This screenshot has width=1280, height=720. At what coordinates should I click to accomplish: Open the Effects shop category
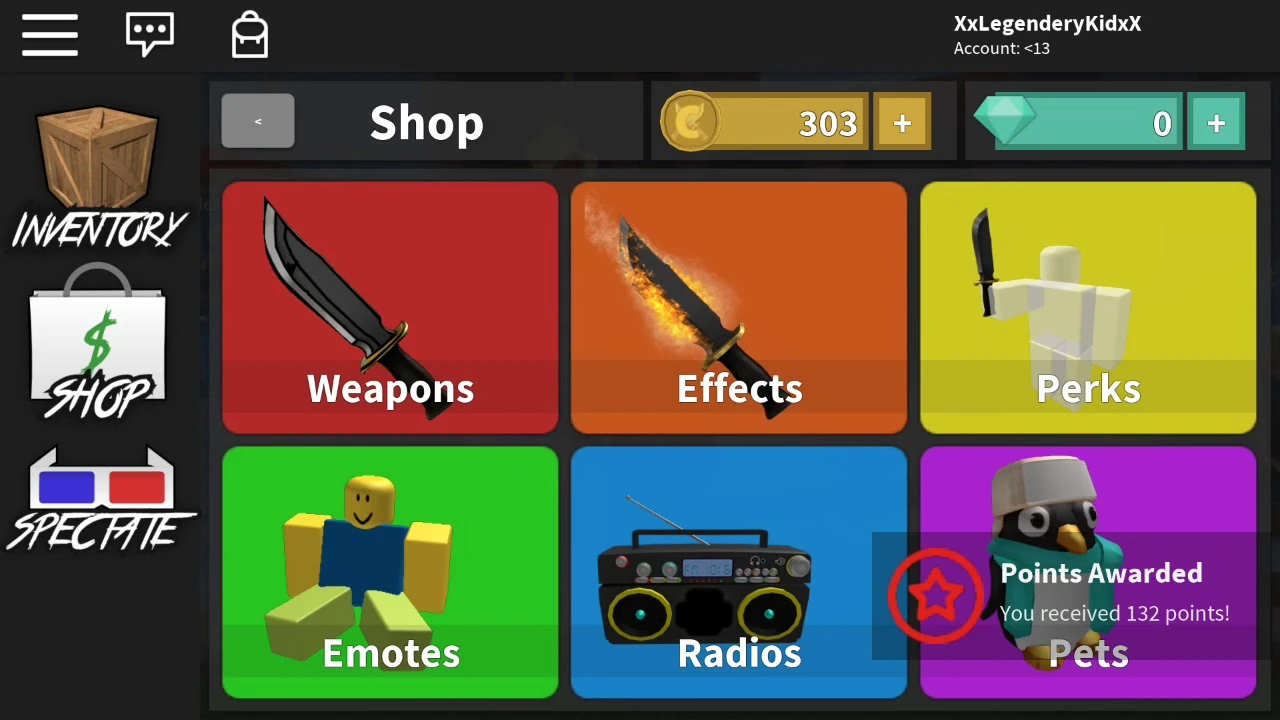739,307
